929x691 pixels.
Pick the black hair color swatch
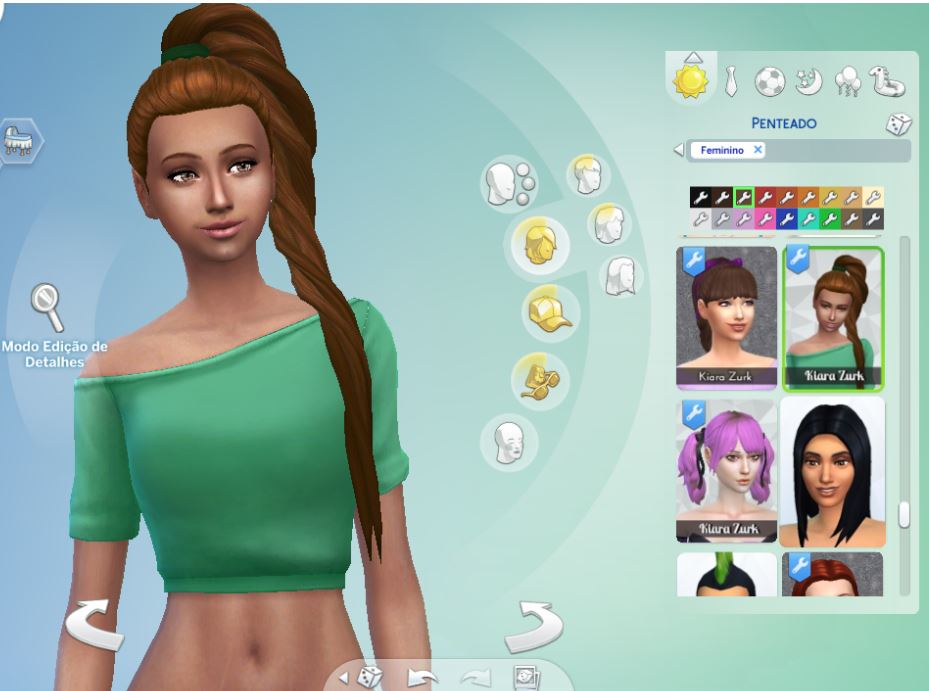[700, 197]
